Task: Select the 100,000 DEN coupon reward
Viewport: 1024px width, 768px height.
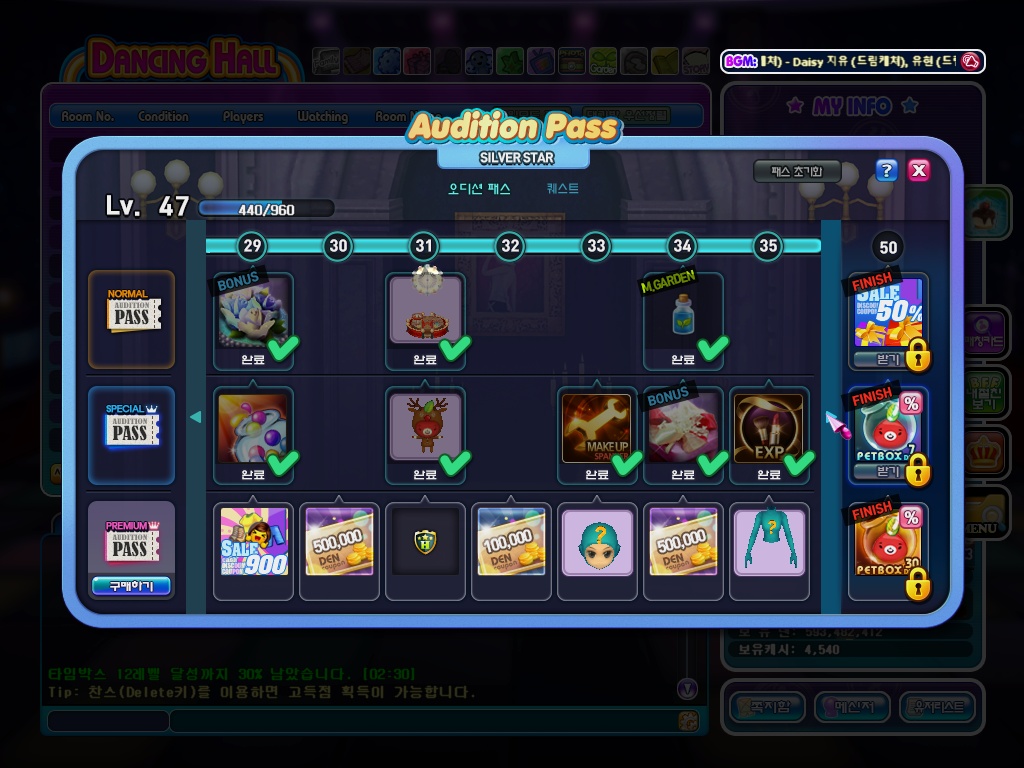Action: (x=511, y=542)
